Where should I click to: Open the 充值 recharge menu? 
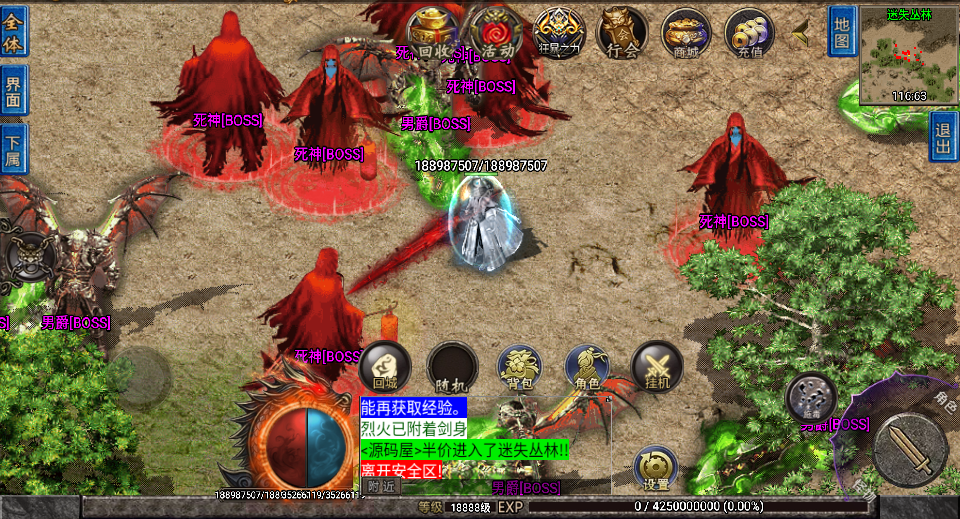pyautogui.click(x=749, y=33)
